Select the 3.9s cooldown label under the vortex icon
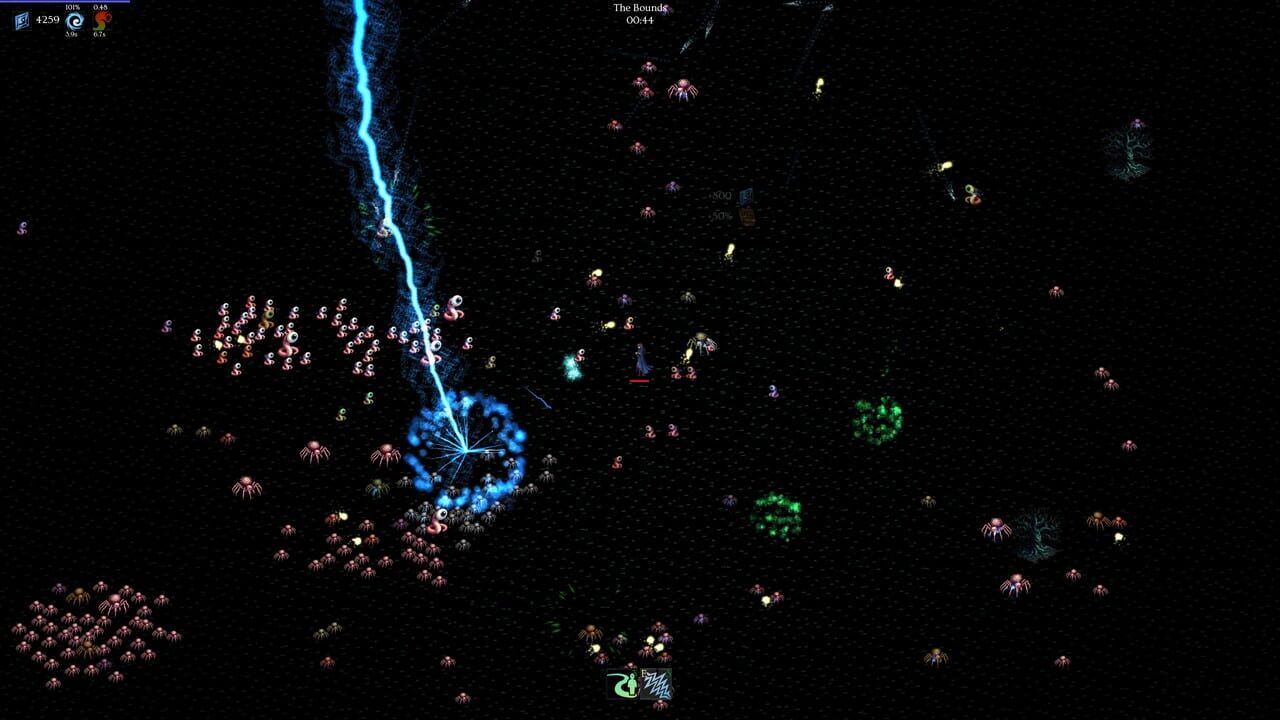Image resolution: width=1280 pixels, height=720 pixels. tap(74, 35)
